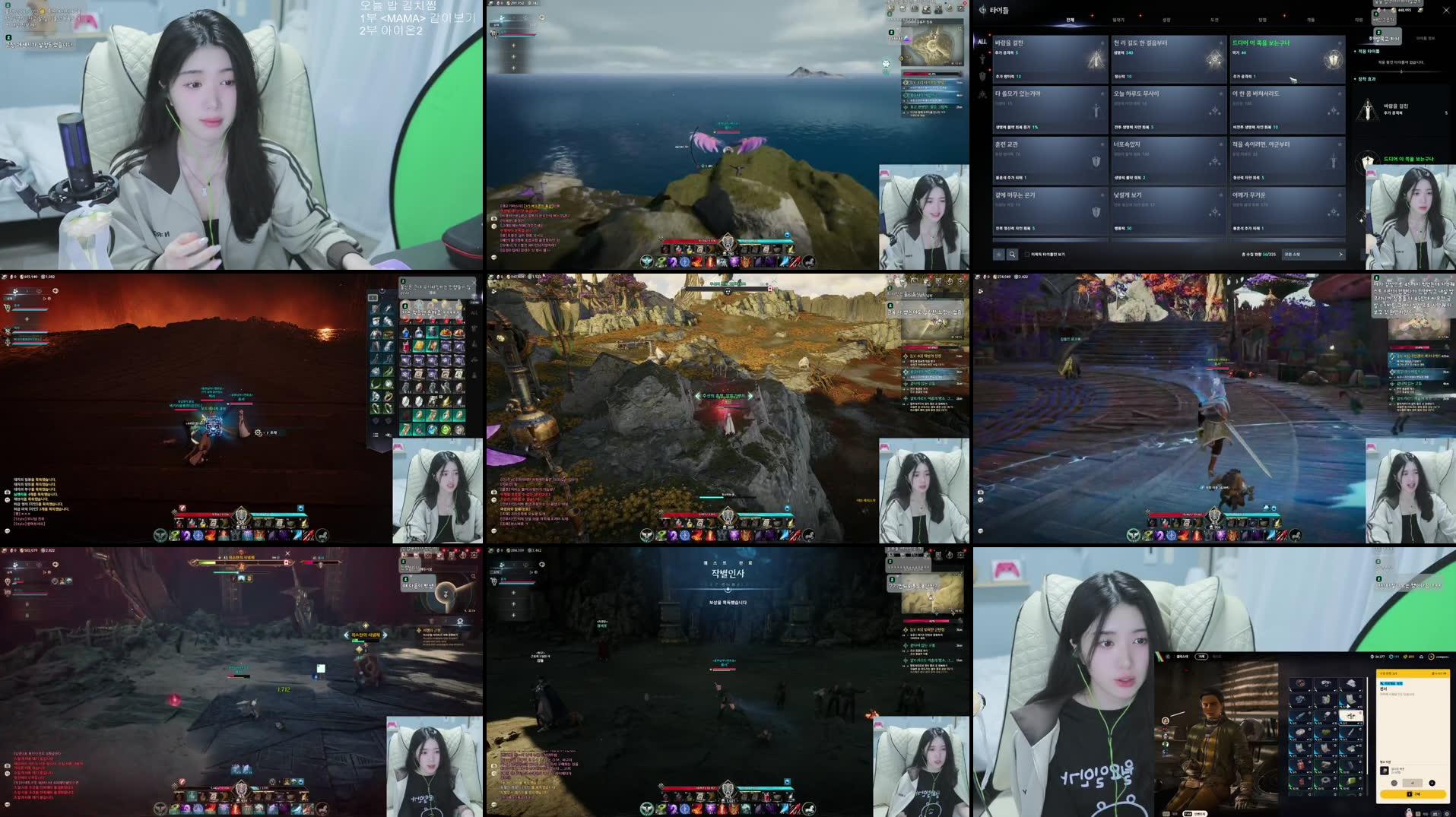Click the shield category icon below ALL in sidebar
Screen dimensions: 1456x817
click(981, 76)
